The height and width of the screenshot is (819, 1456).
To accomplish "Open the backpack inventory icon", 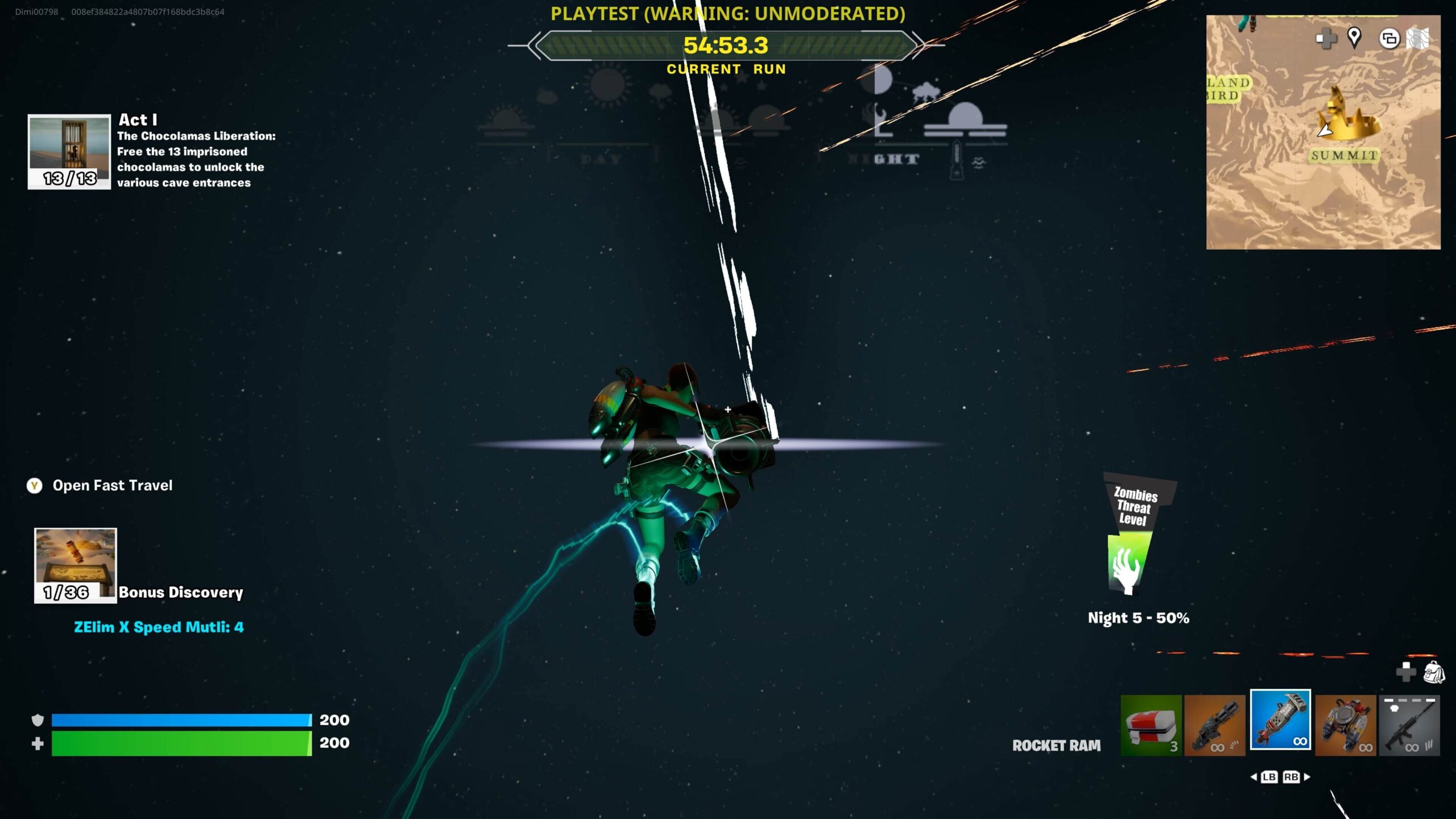I will [1433, 672].
